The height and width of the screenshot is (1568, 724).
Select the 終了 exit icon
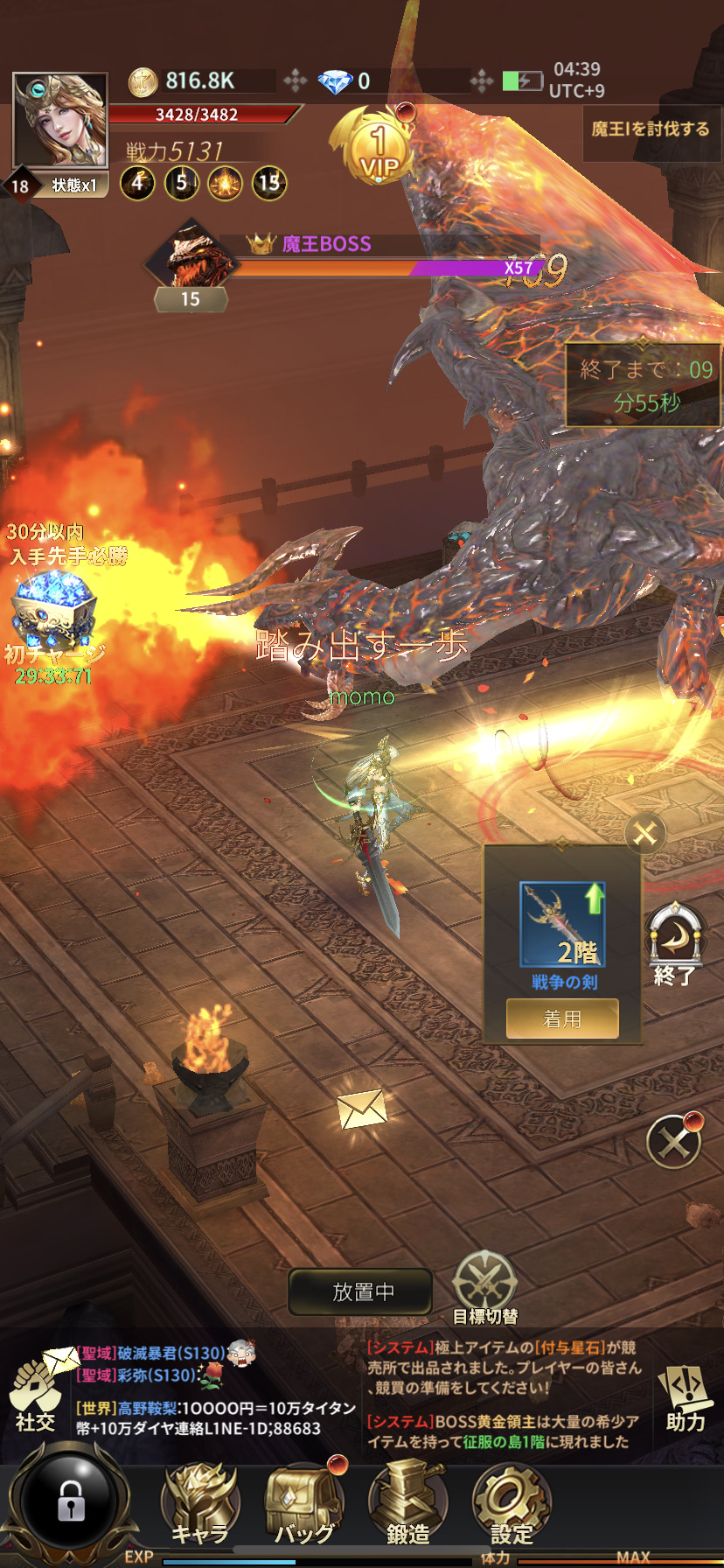click(x=674, y=945)
